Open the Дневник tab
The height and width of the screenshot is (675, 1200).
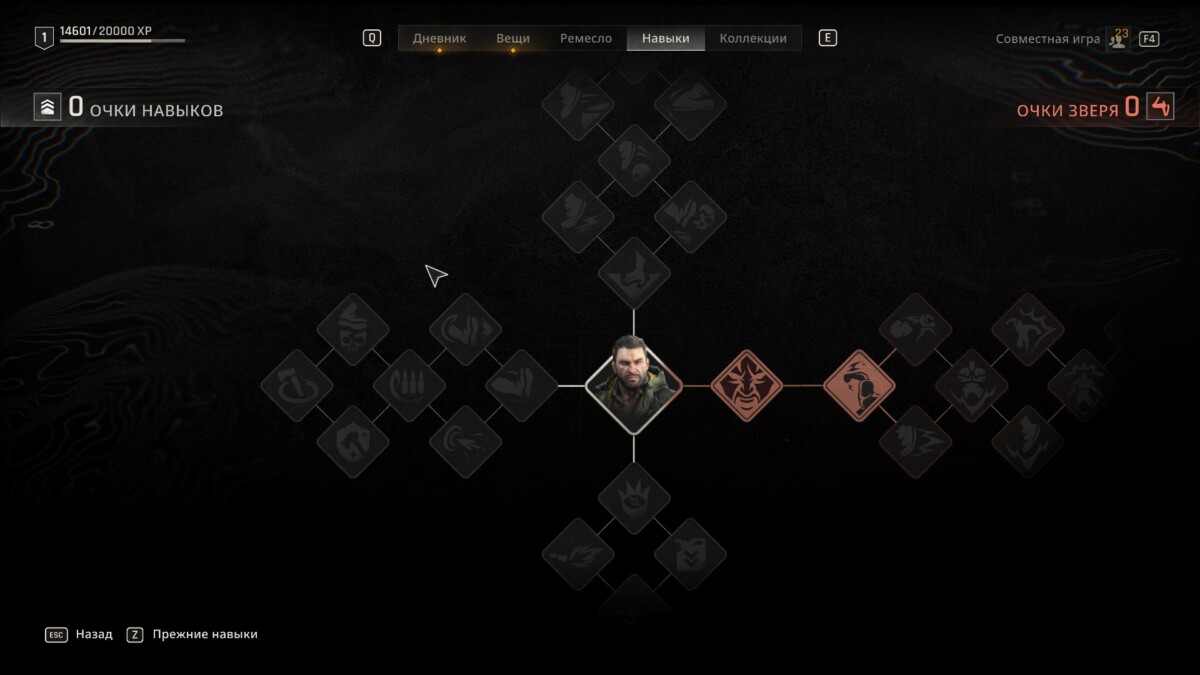(439, 38)
